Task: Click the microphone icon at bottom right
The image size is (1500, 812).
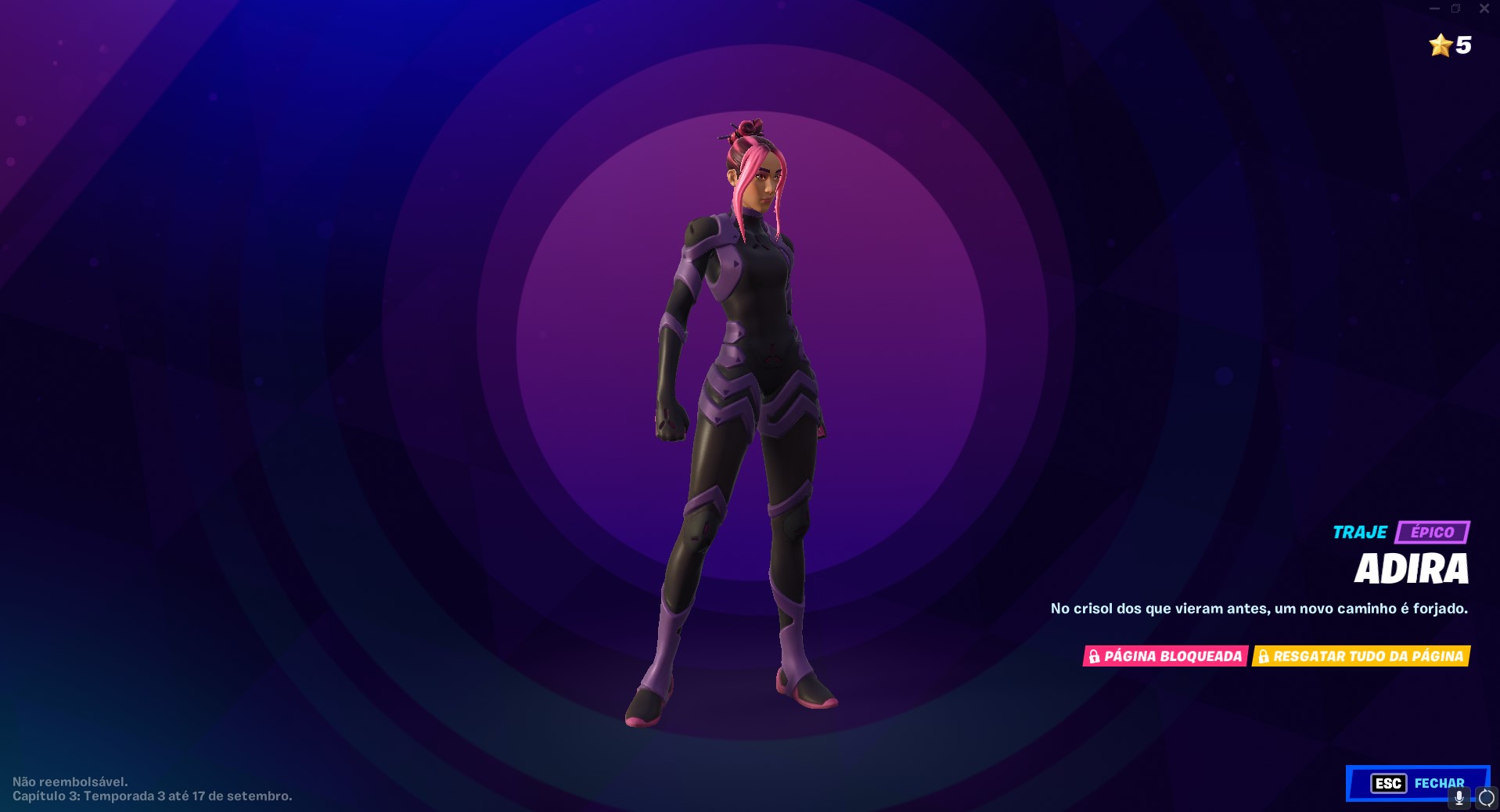Action: click(x=1458, y=799)
